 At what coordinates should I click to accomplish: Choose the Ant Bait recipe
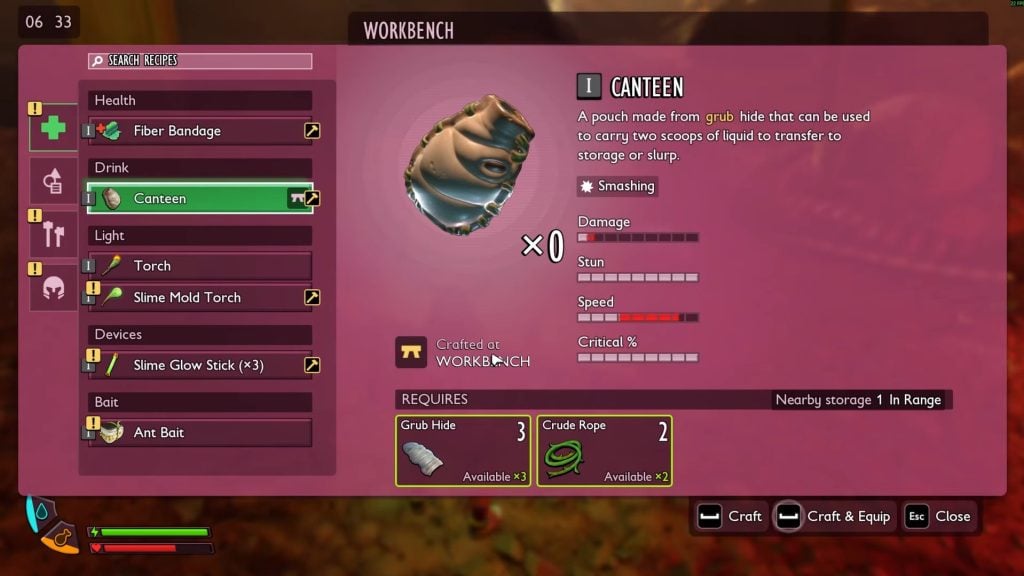tap(190, 433)
